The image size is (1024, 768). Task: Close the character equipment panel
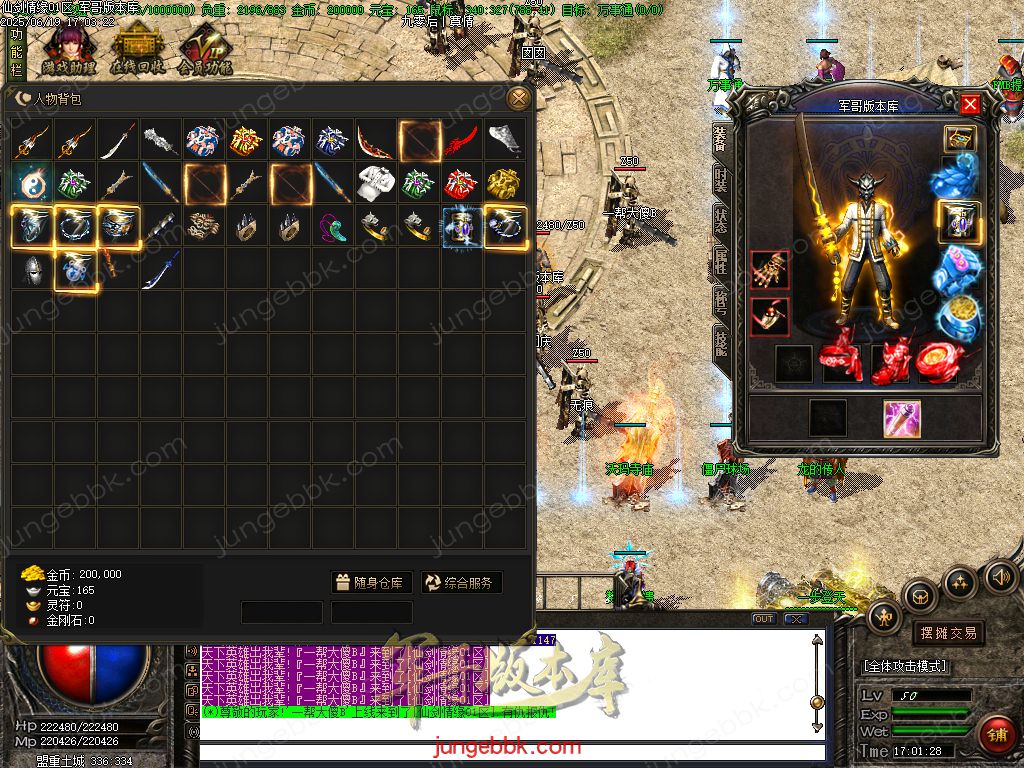coord(970,104)
